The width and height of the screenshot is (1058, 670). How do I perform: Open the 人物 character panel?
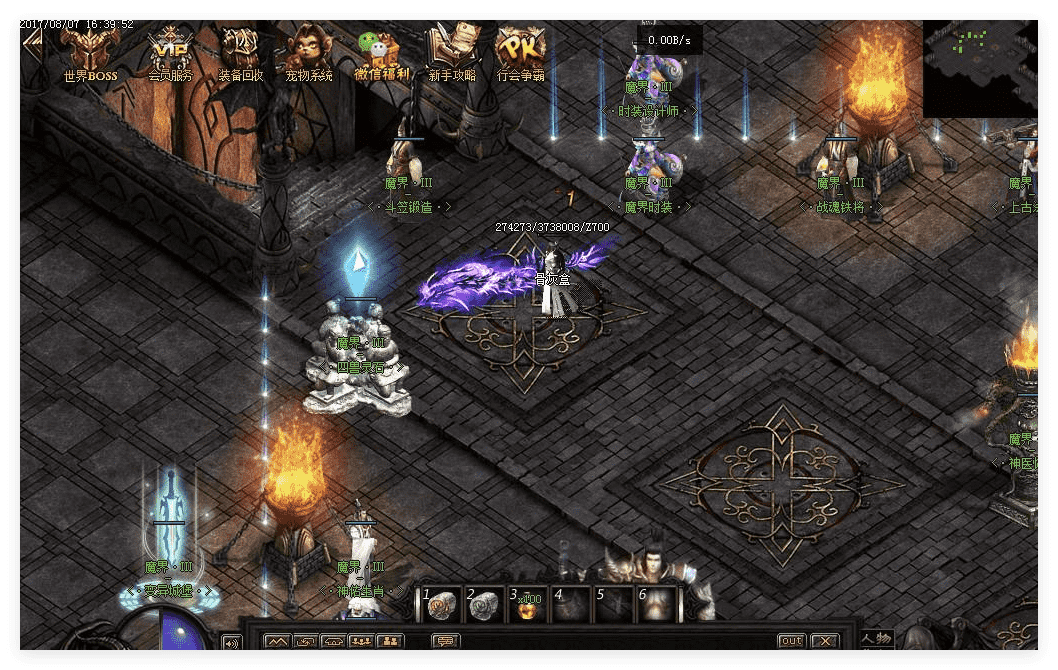[876, 639]
